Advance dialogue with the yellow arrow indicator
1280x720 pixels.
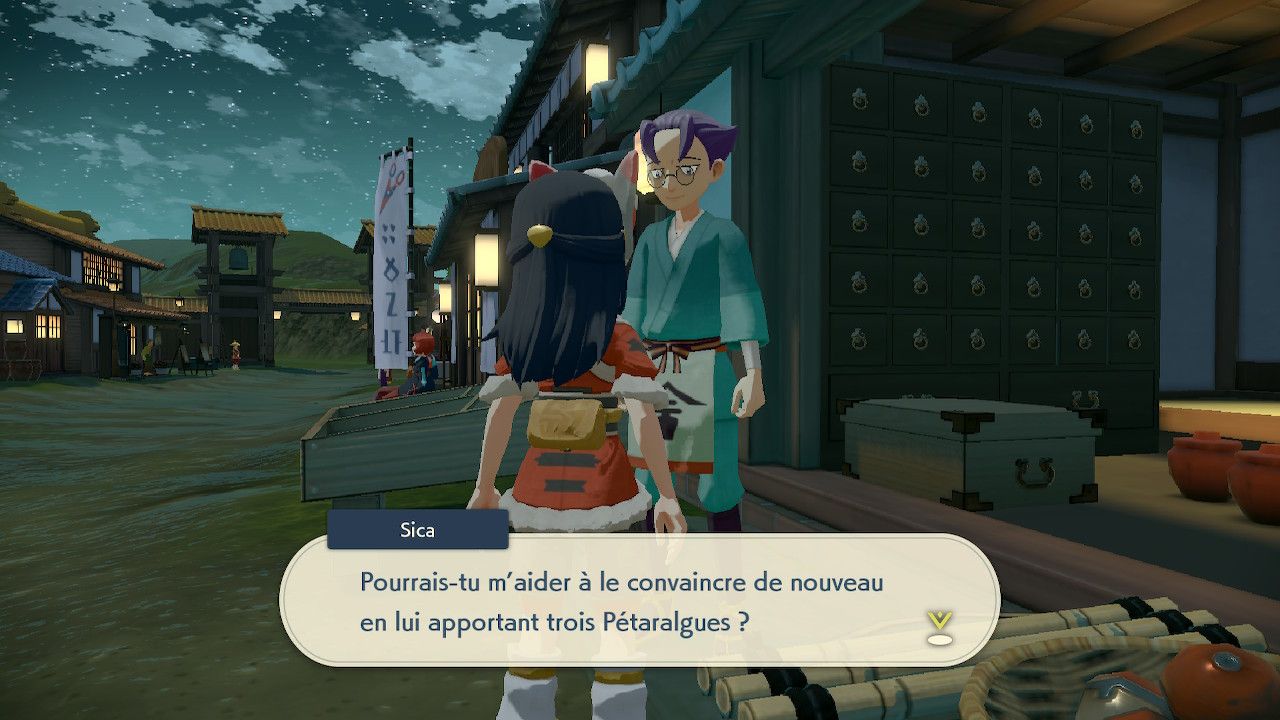point(939,626)
